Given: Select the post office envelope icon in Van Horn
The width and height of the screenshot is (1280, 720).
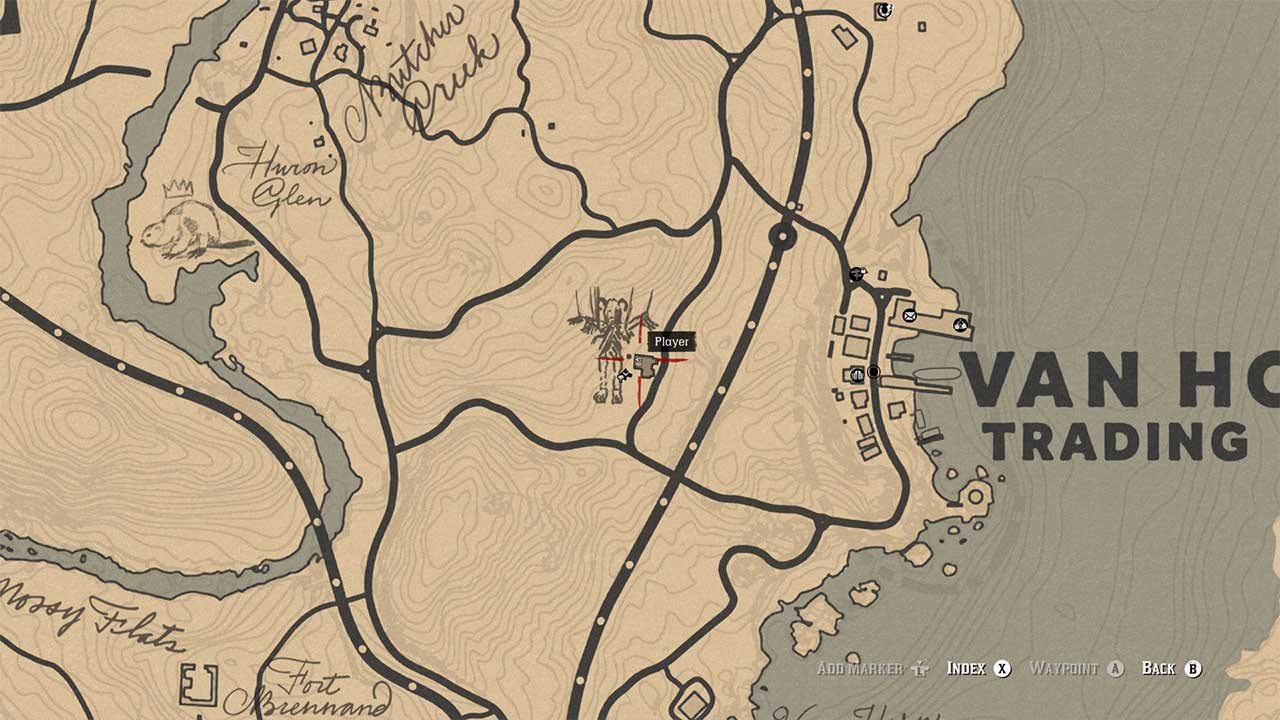Looking at the screenshot, I should click(910, 316).
